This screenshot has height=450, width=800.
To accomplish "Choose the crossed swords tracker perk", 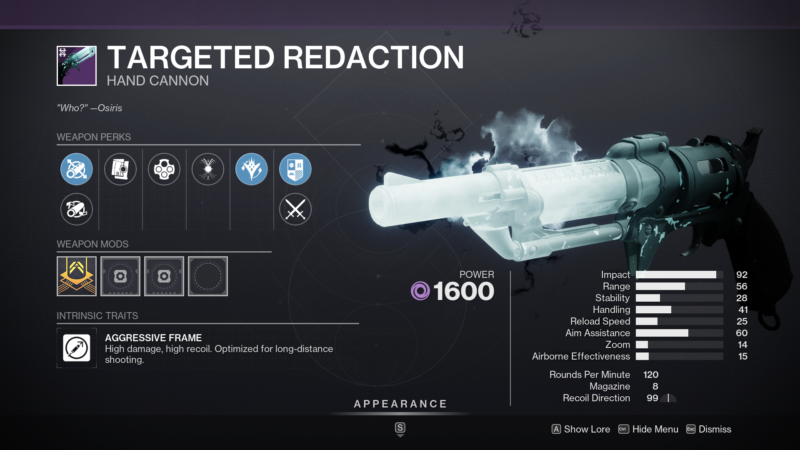I will 295,209.
